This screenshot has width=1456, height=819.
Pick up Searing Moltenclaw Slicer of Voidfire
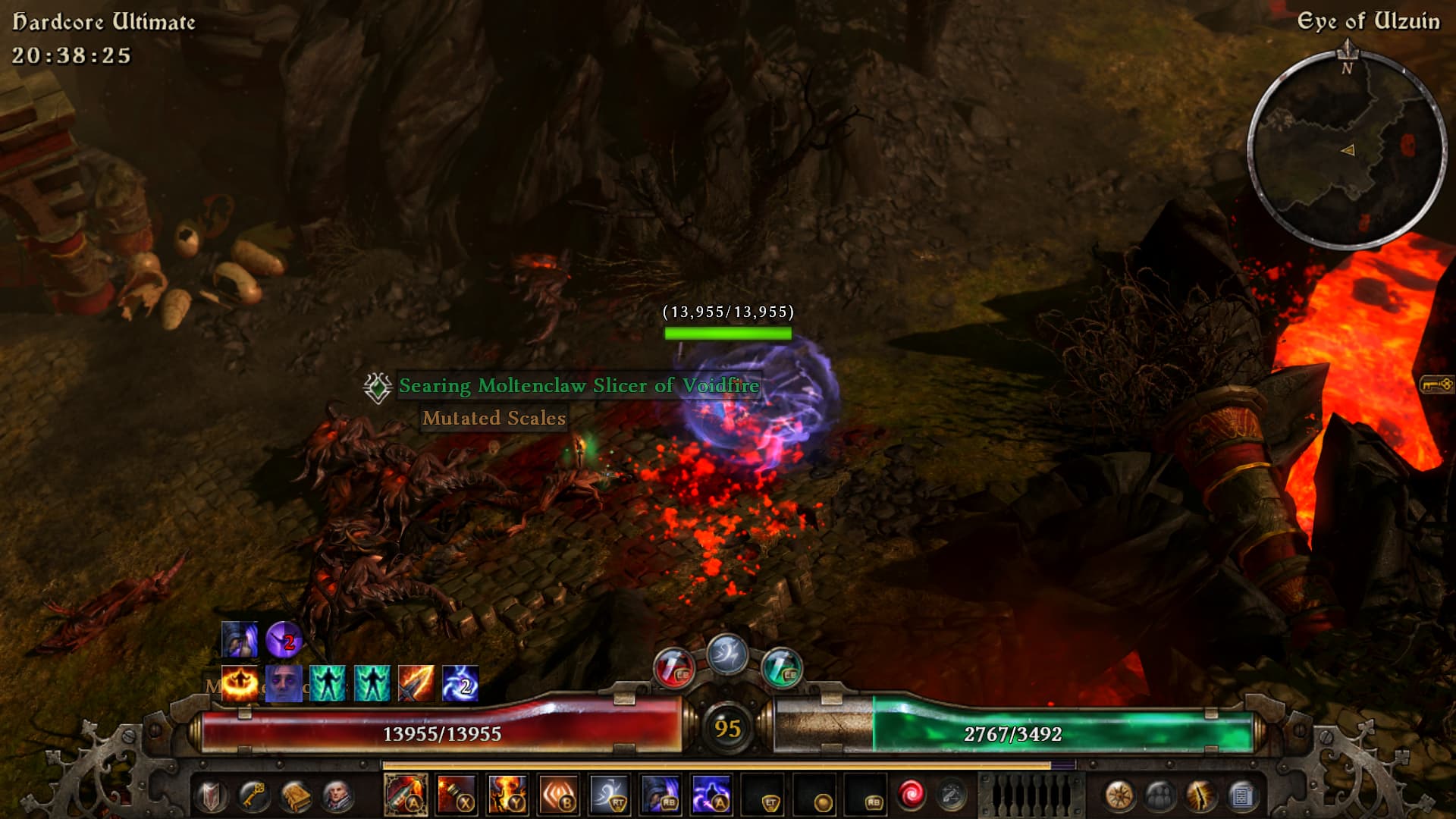click(579, 386)
